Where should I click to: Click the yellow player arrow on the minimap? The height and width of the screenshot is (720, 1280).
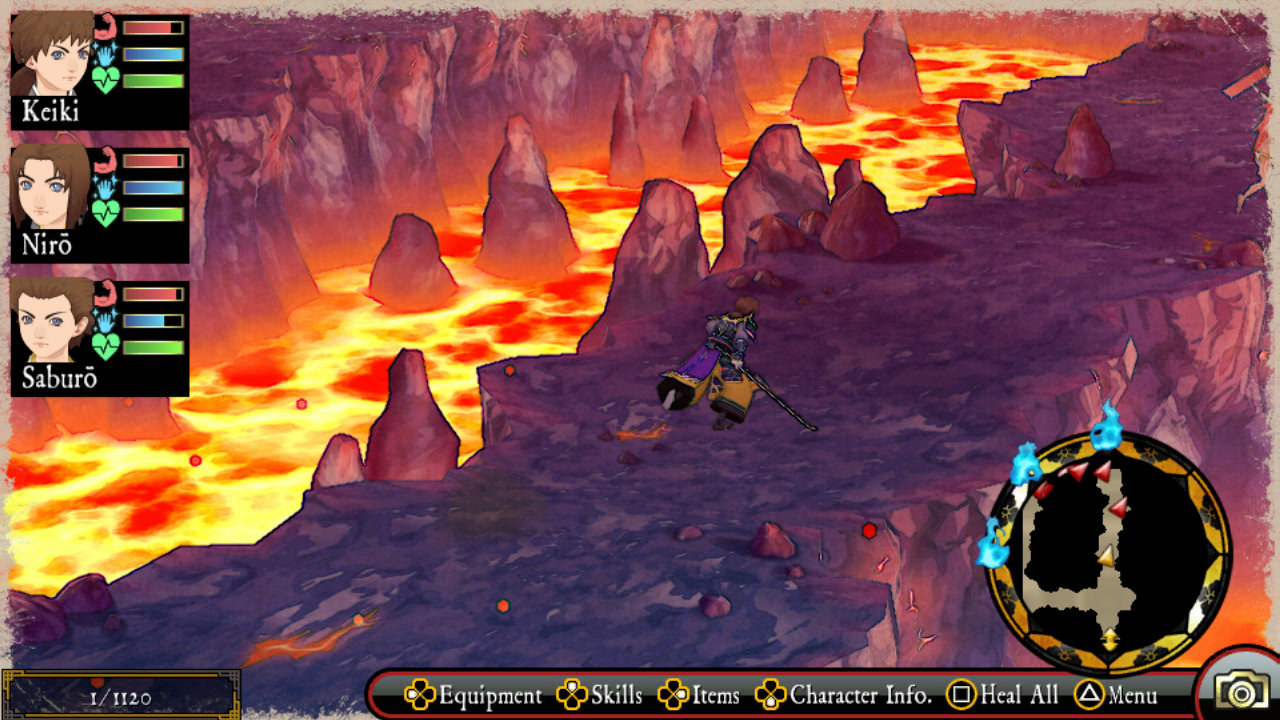click(x=1108, y=557)
